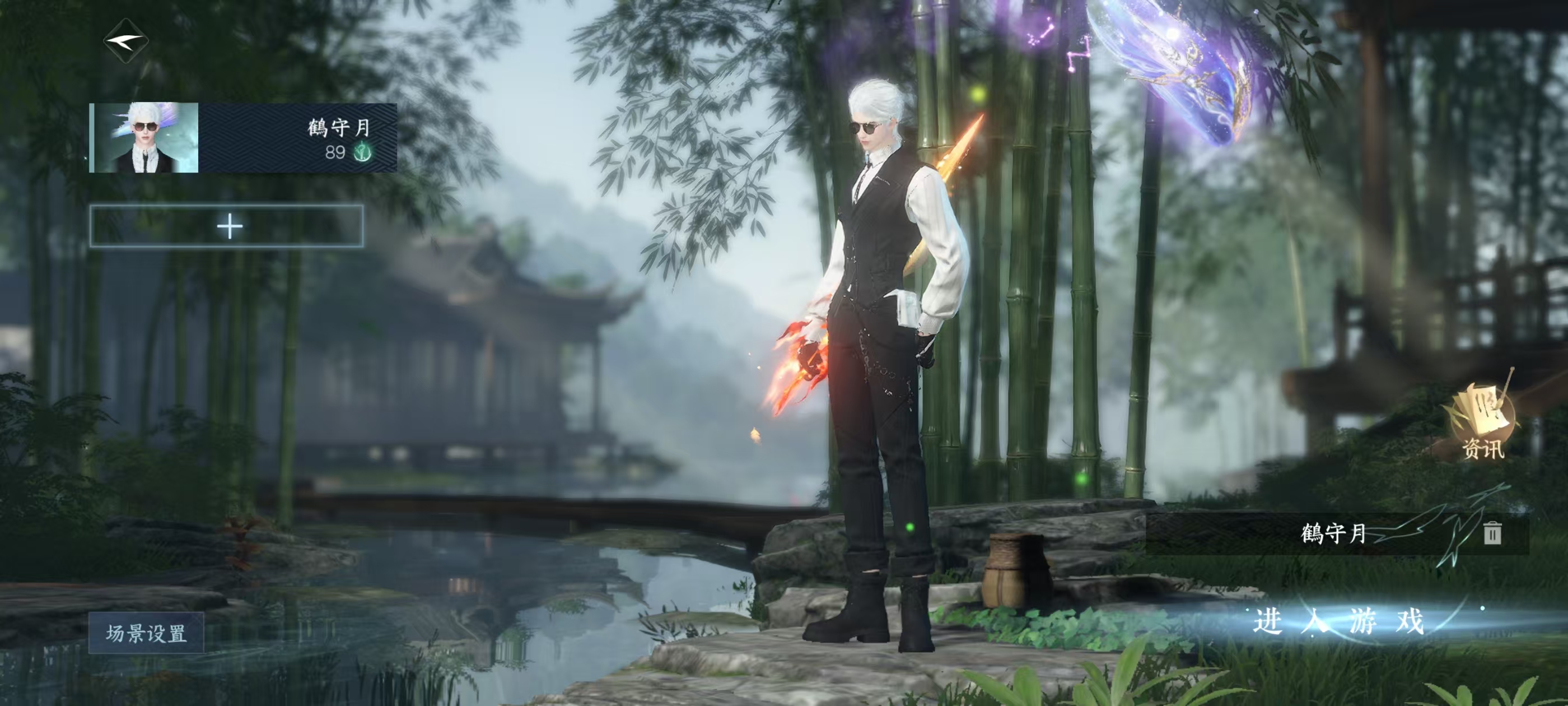Add a new character with plus slot

227,226
